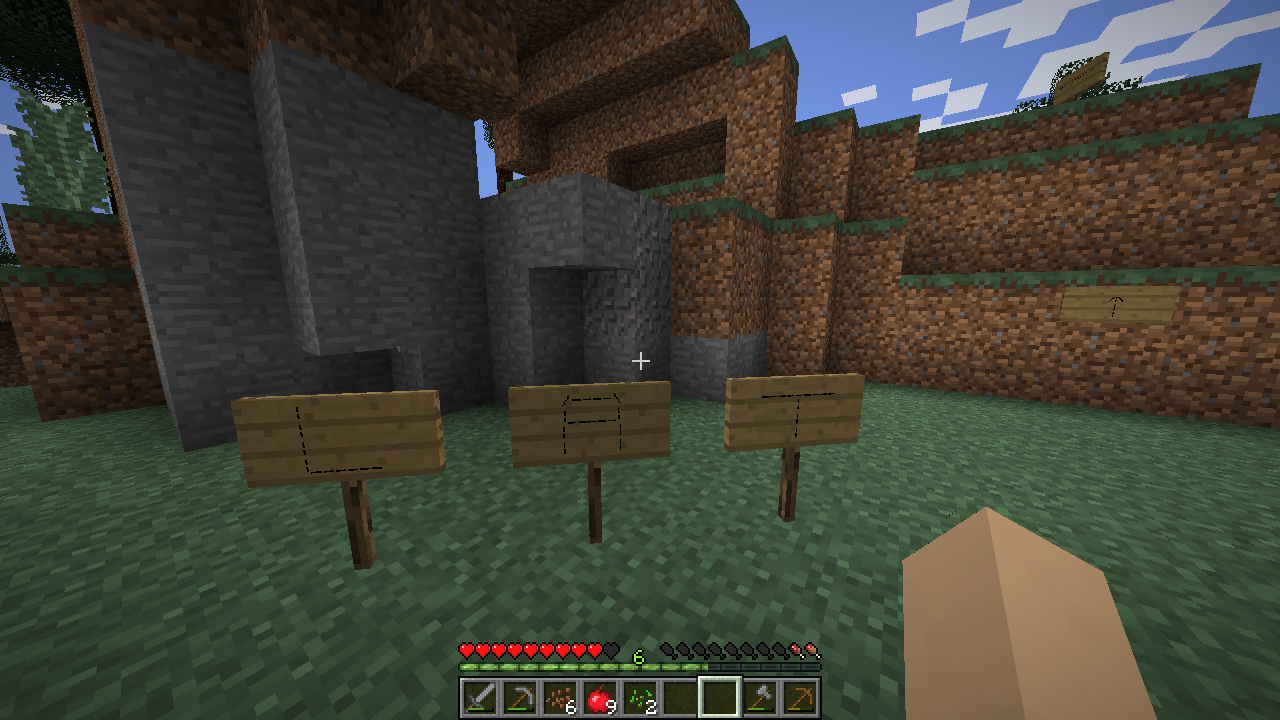Select the stone axe hotbar slot

pyautogui.click(x=760, y=697)
